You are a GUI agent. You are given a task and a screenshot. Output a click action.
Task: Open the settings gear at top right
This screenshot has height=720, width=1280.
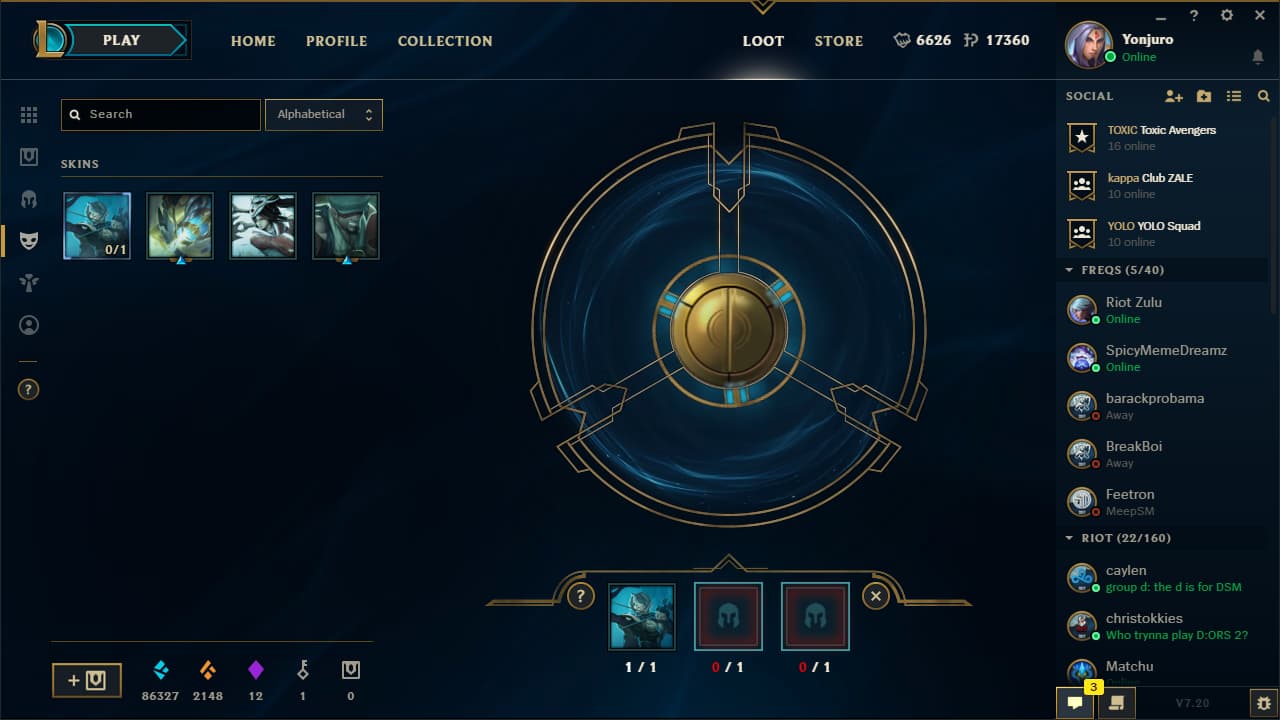click(1226, 15)
